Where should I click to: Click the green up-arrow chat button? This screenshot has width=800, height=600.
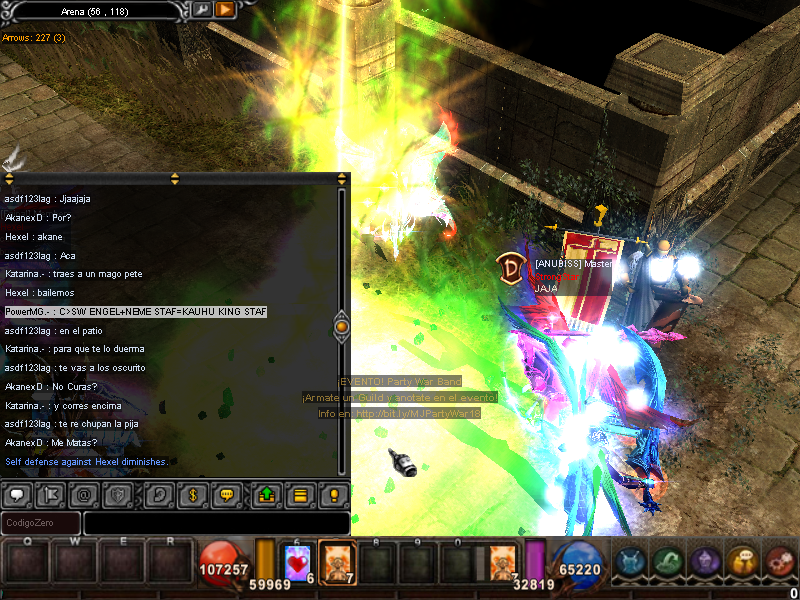(266, 494)
